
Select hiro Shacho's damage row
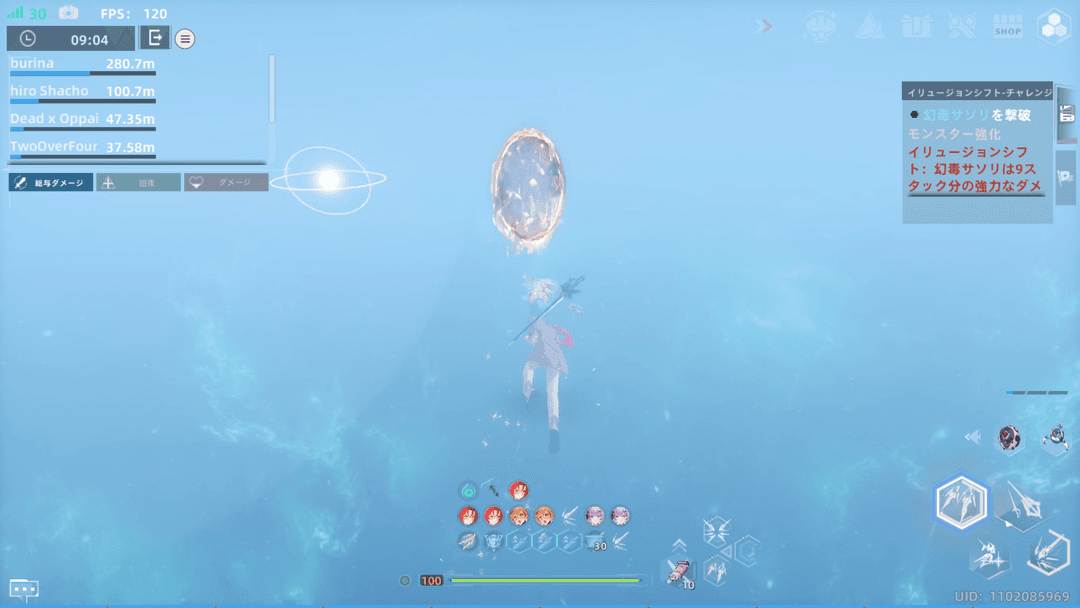click(x=82, y=93)
